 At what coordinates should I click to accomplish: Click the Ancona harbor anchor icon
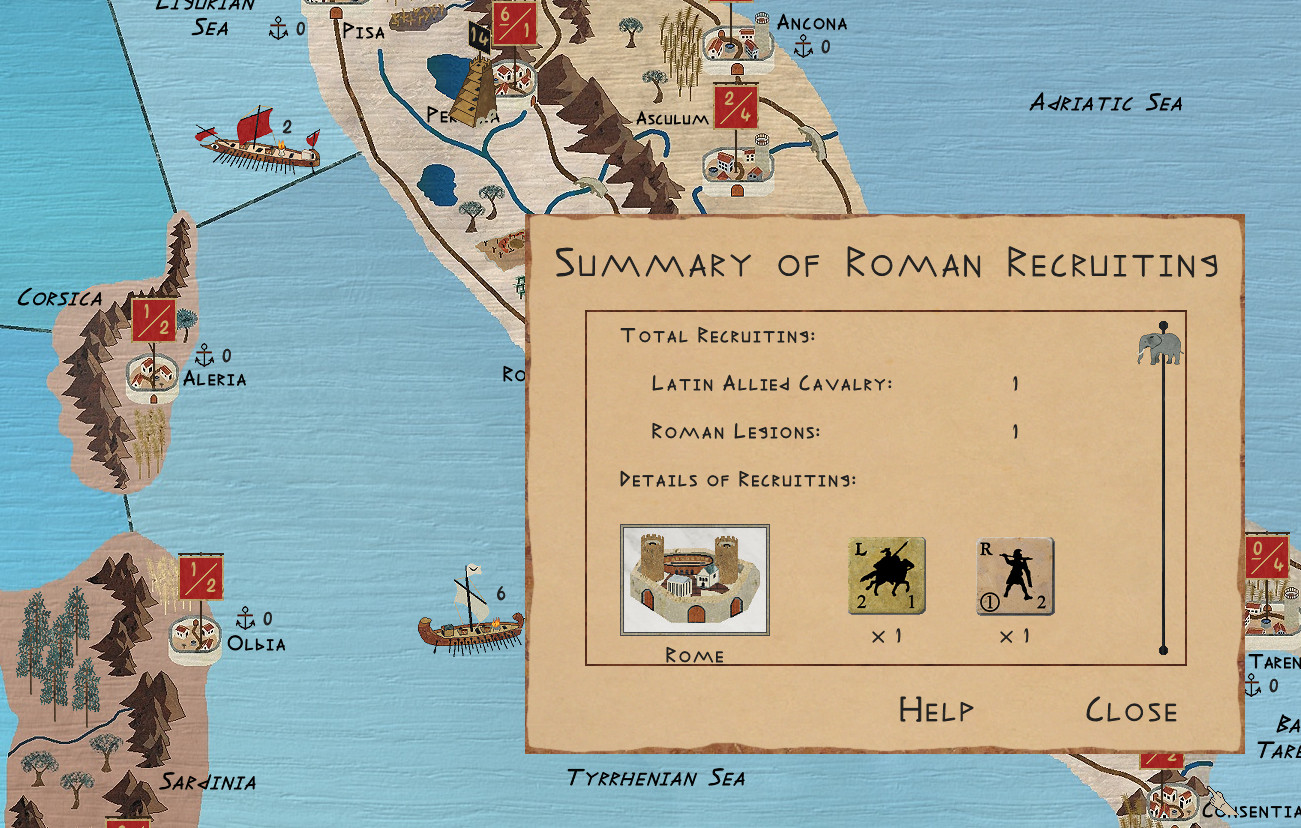[x=802, y=45]
